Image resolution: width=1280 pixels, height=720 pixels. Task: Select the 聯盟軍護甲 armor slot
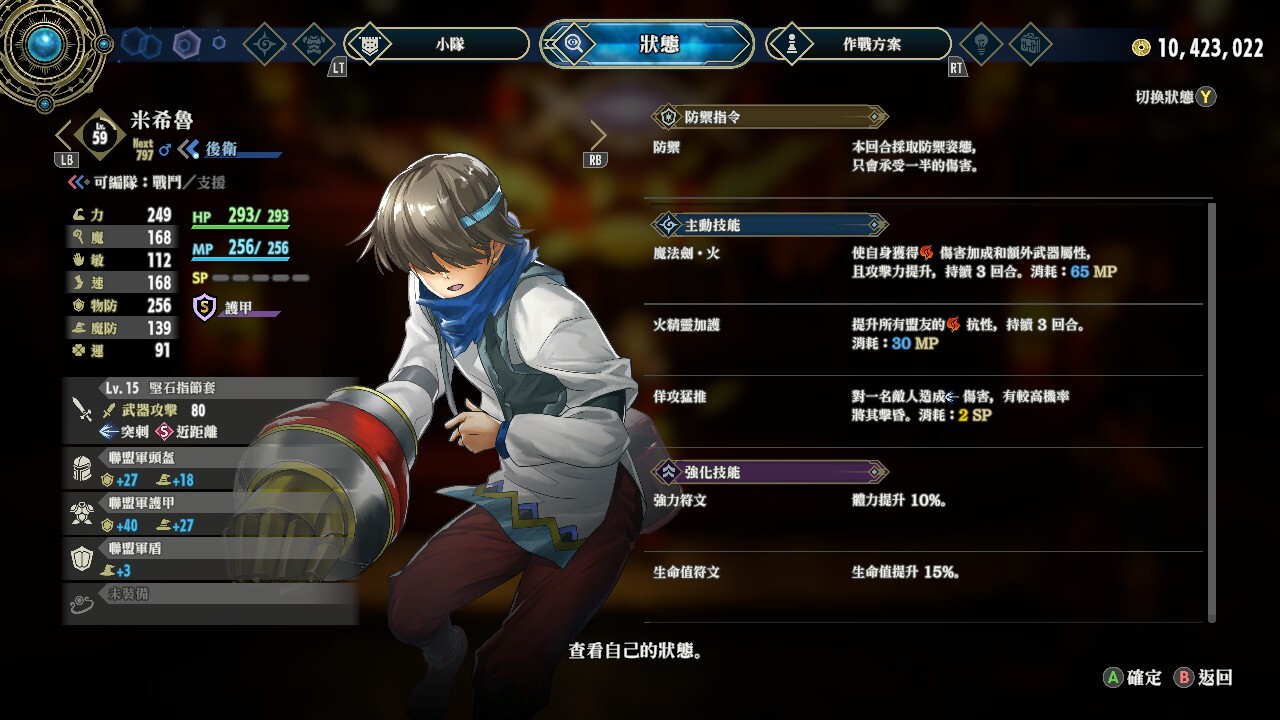(210, 514)
